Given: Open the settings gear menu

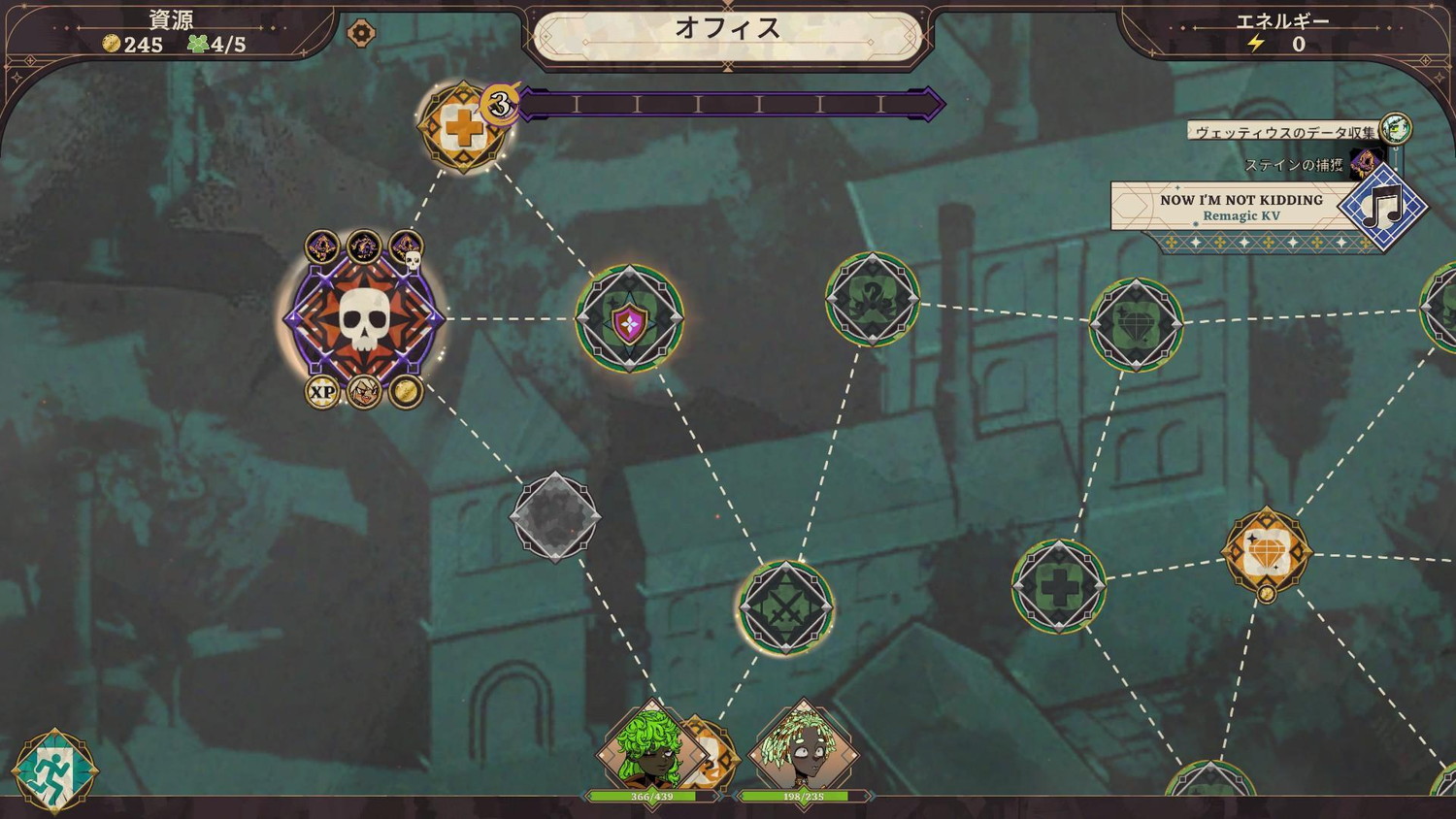Looking at the screenshot, I should [x=361, y=33].
